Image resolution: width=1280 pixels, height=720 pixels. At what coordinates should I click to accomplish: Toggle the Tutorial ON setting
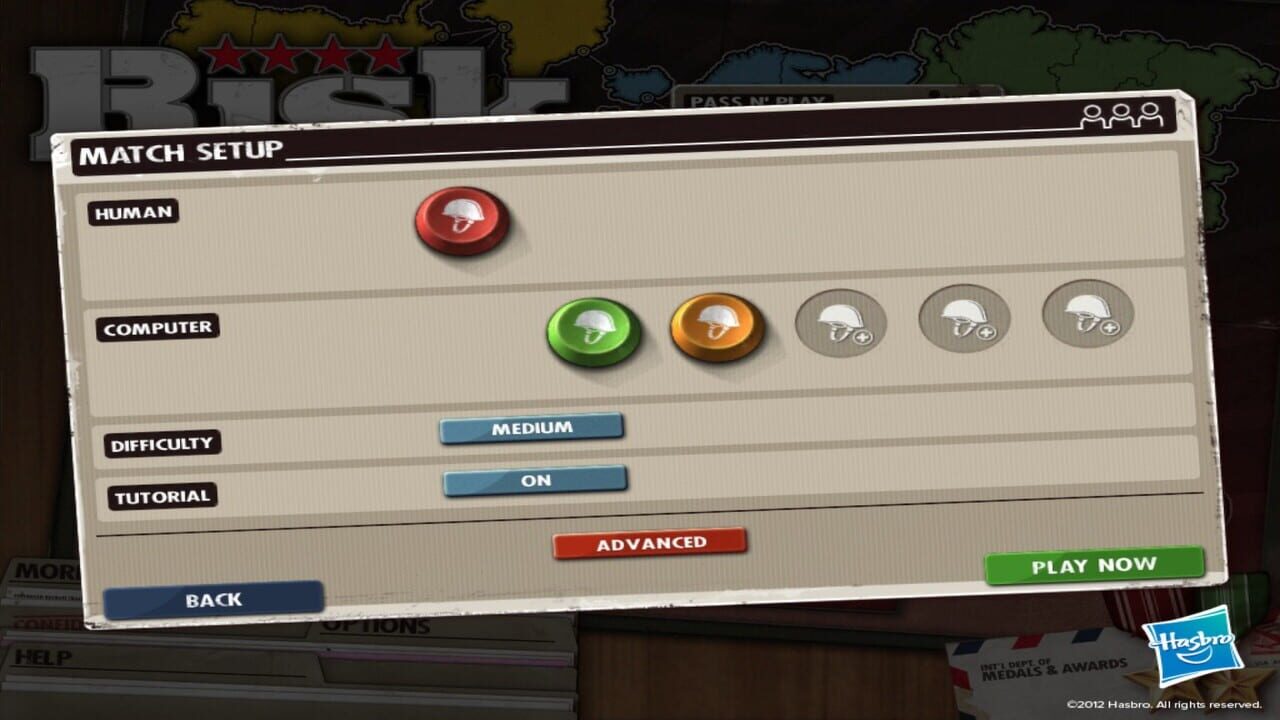(534, 480)
